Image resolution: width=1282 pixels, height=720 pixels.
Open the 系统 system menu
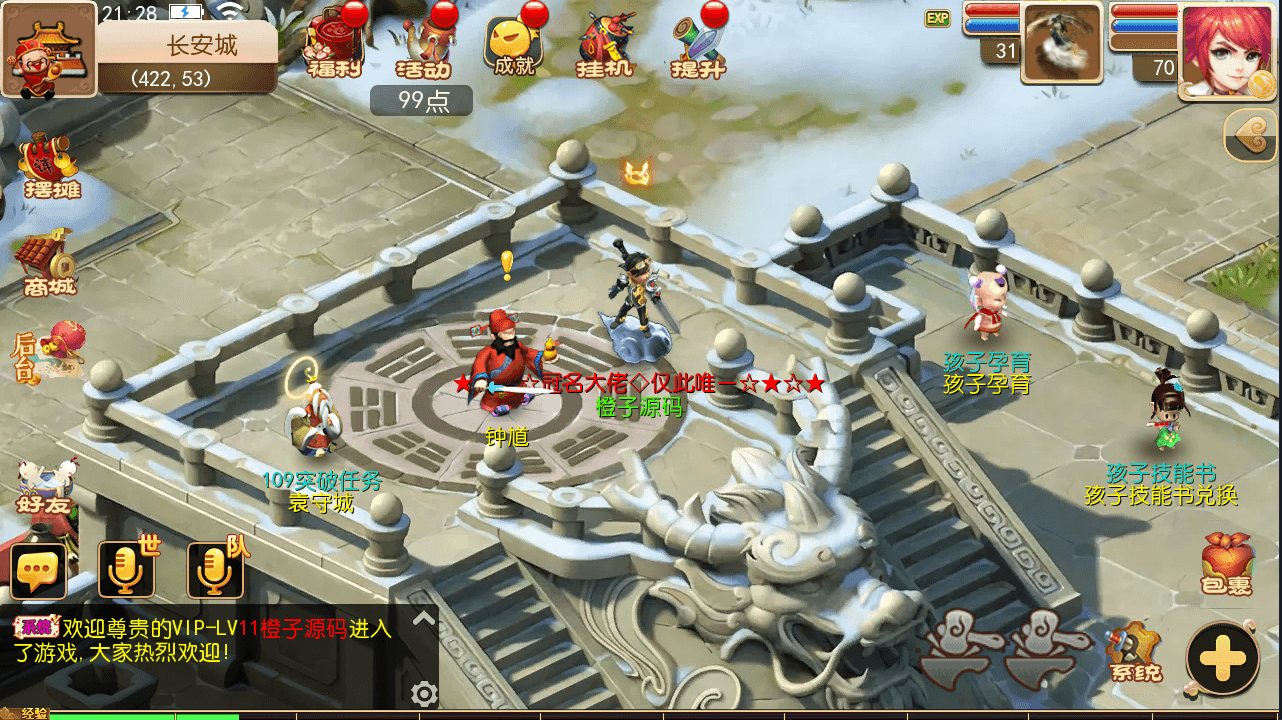(x=1135, y=652)
